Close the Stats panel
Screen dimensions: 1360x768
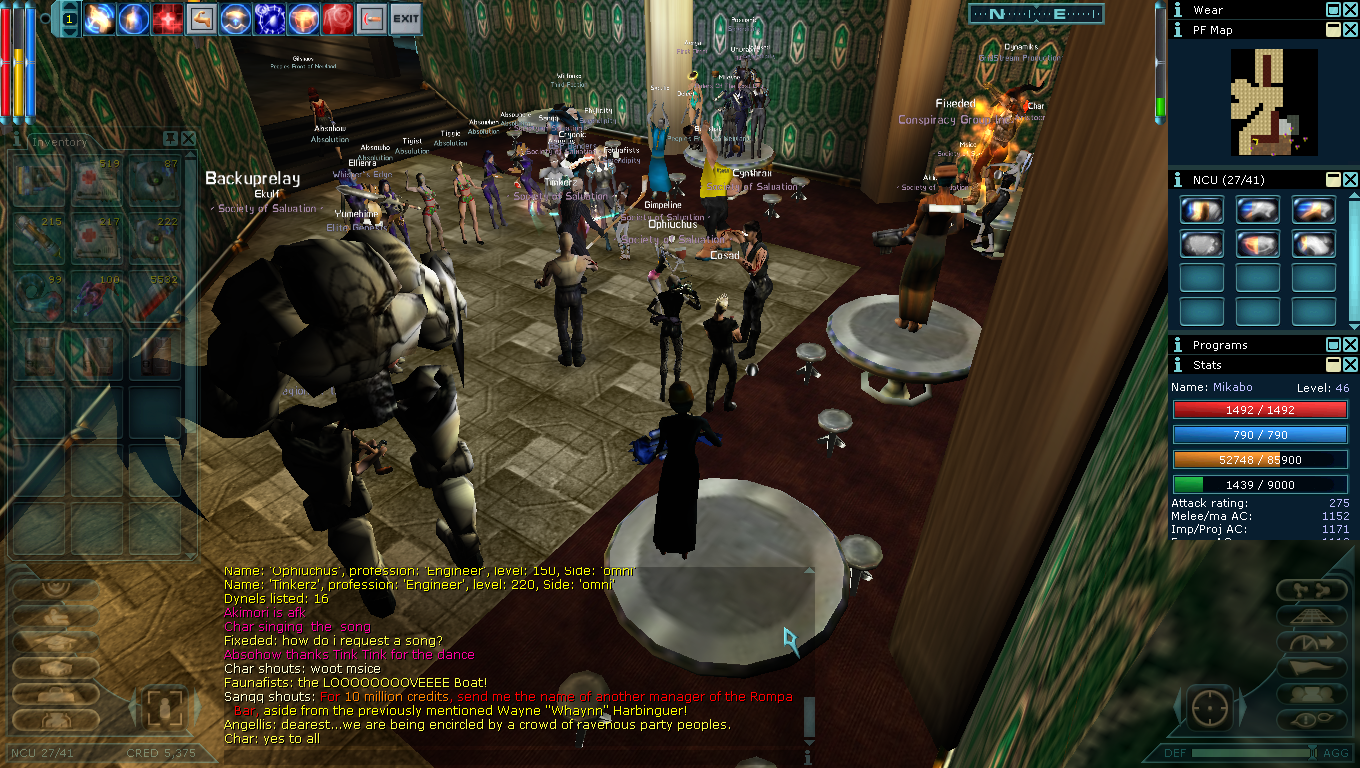point(1350,366)
